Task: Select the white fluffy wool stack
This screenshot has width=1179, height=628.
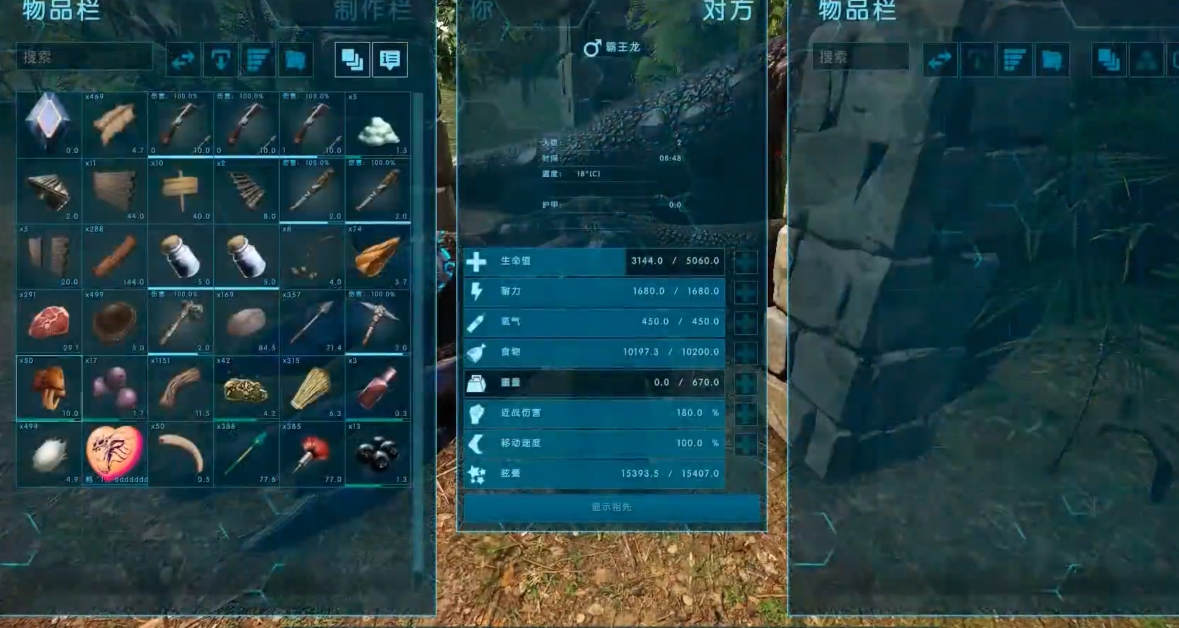Action: pyautogui.click(x=48, y=453)
